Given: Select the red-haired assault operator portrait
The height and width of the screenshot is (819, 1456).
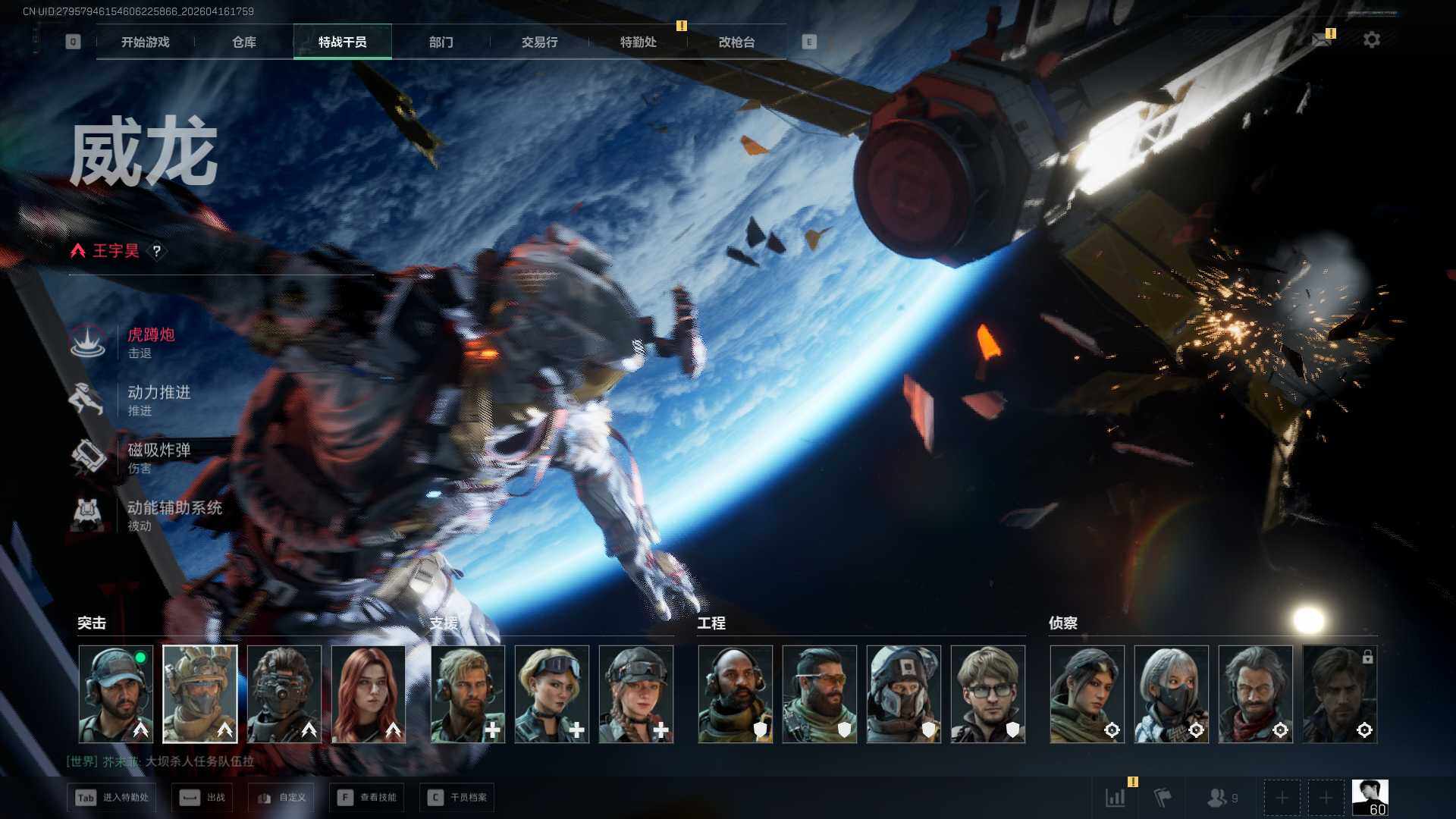Looking at the screenshot, I should point(369,694).
